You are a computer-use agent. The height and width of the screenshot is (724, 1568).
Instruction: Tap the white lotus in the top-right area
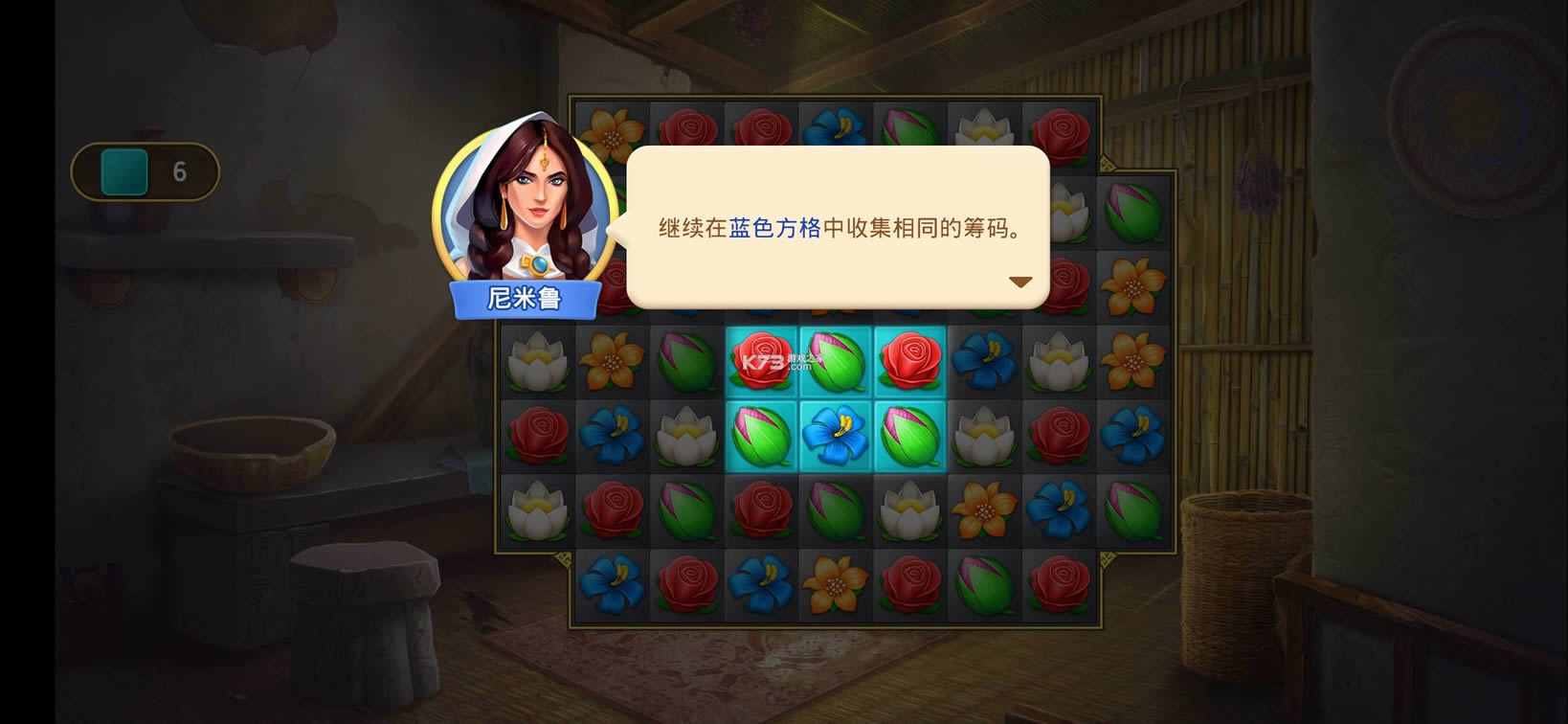coord(985,124)
